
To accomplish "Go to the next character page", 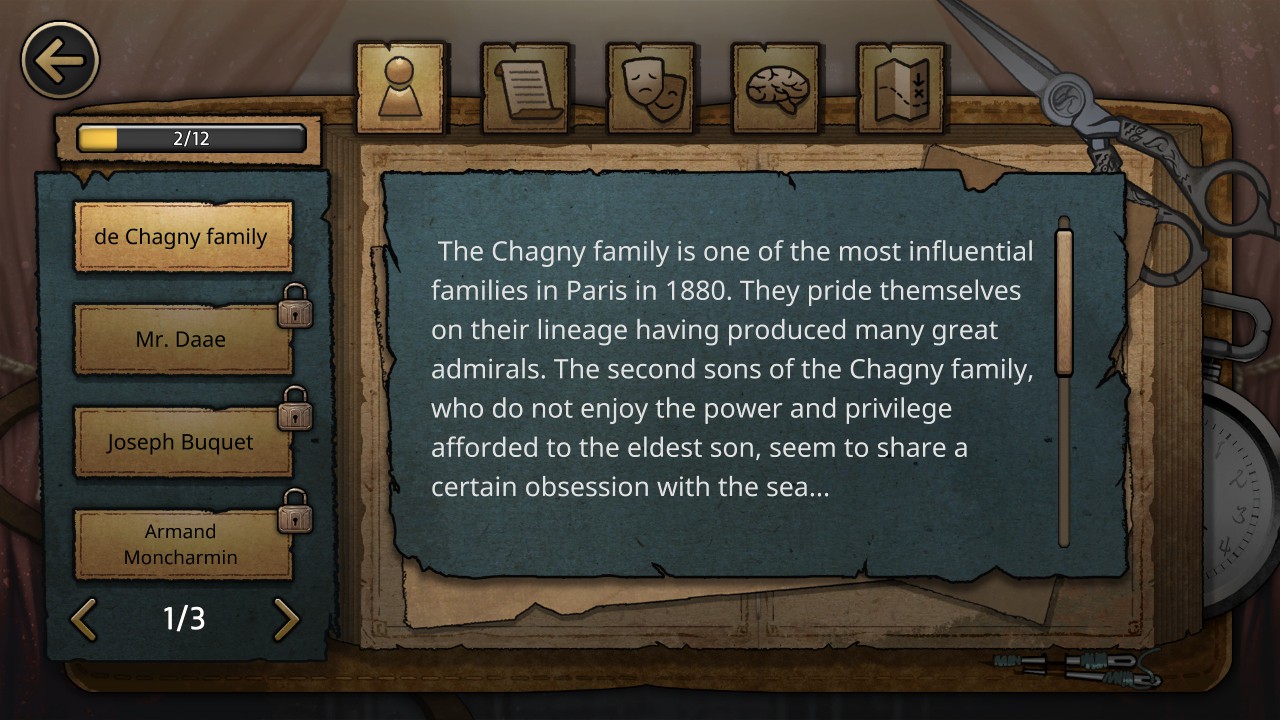I will pos(286,620).
